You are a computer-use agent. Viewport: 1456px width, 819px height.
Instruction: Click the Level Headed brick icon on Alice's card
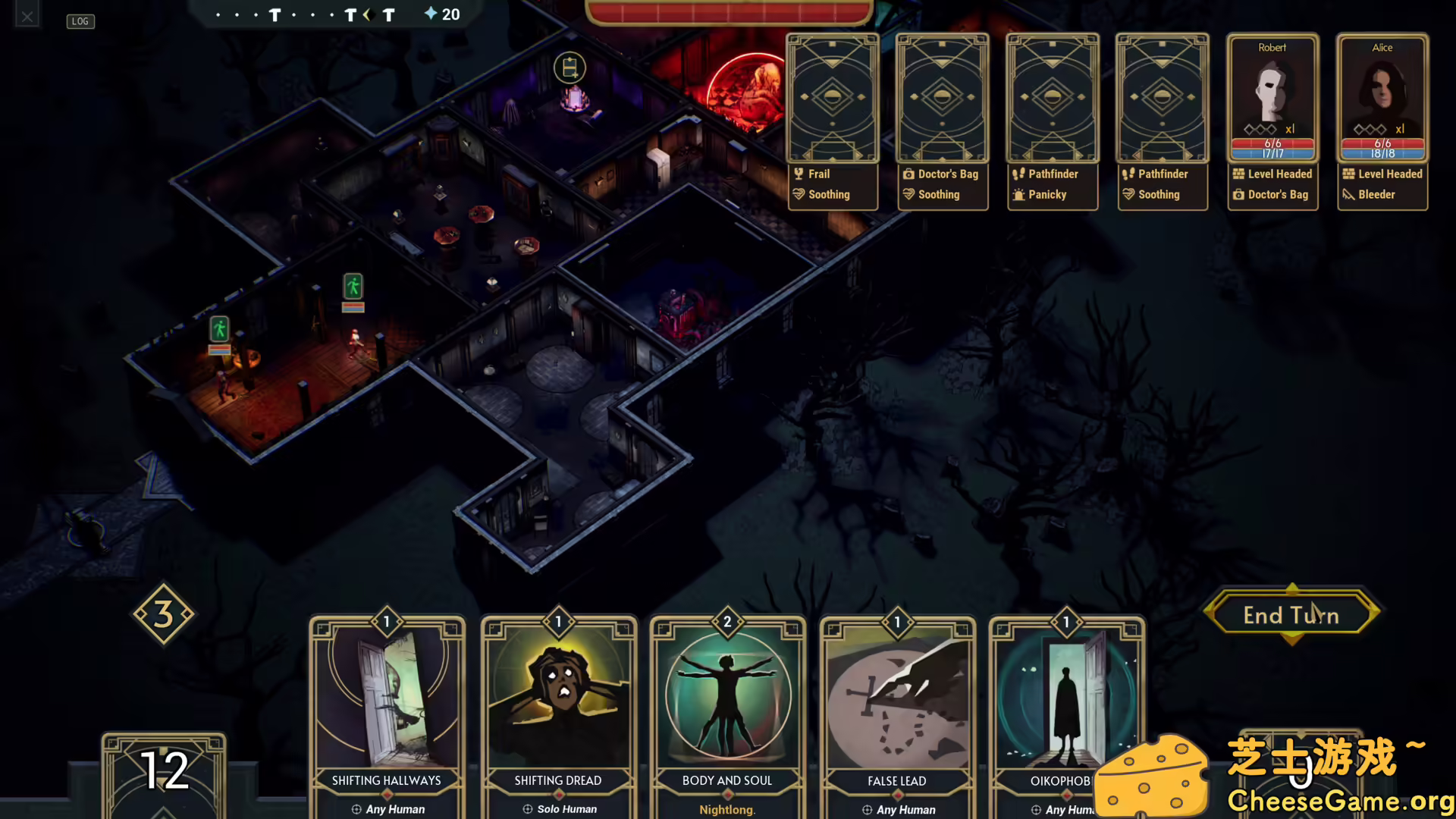point(1349,174)
